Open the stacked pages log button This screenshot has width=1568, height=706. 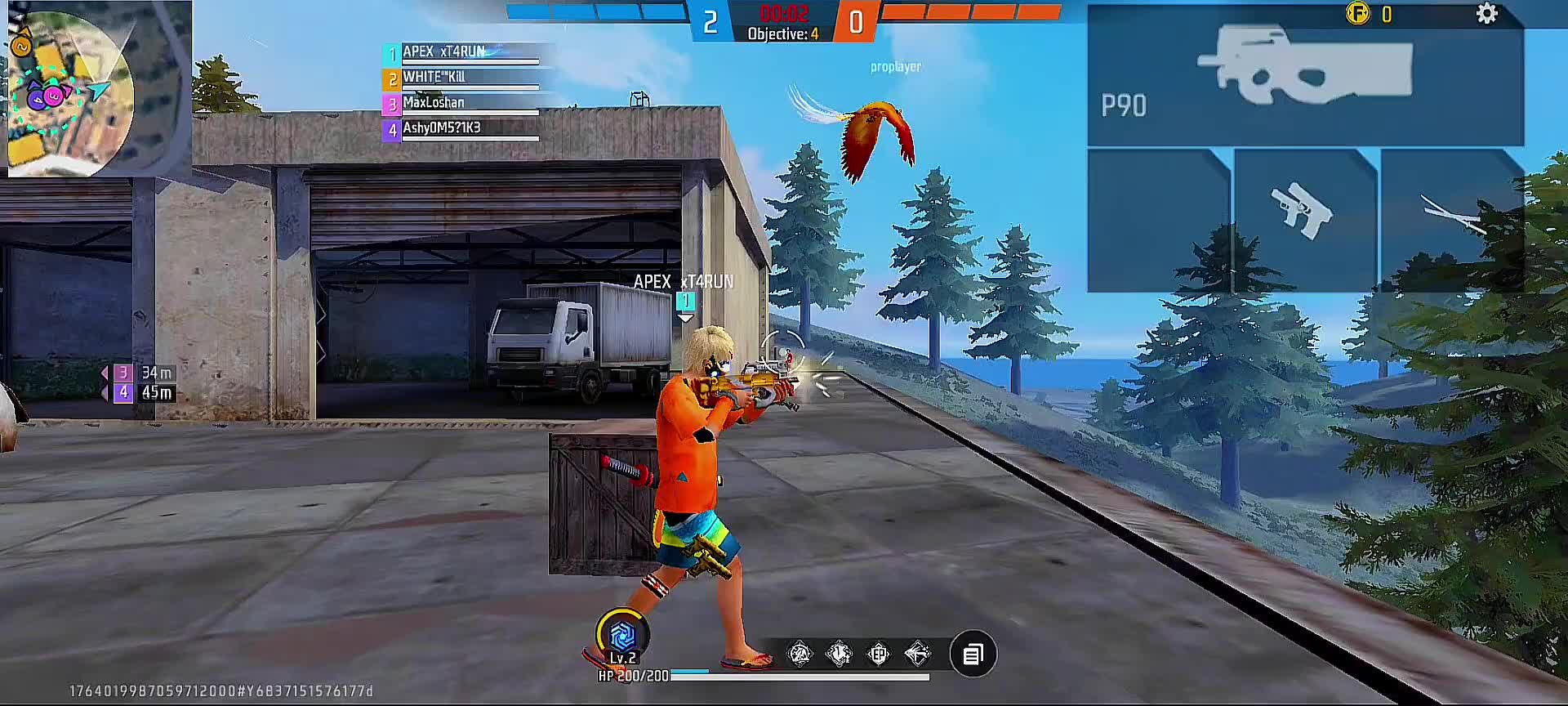[x=973, y=655]
